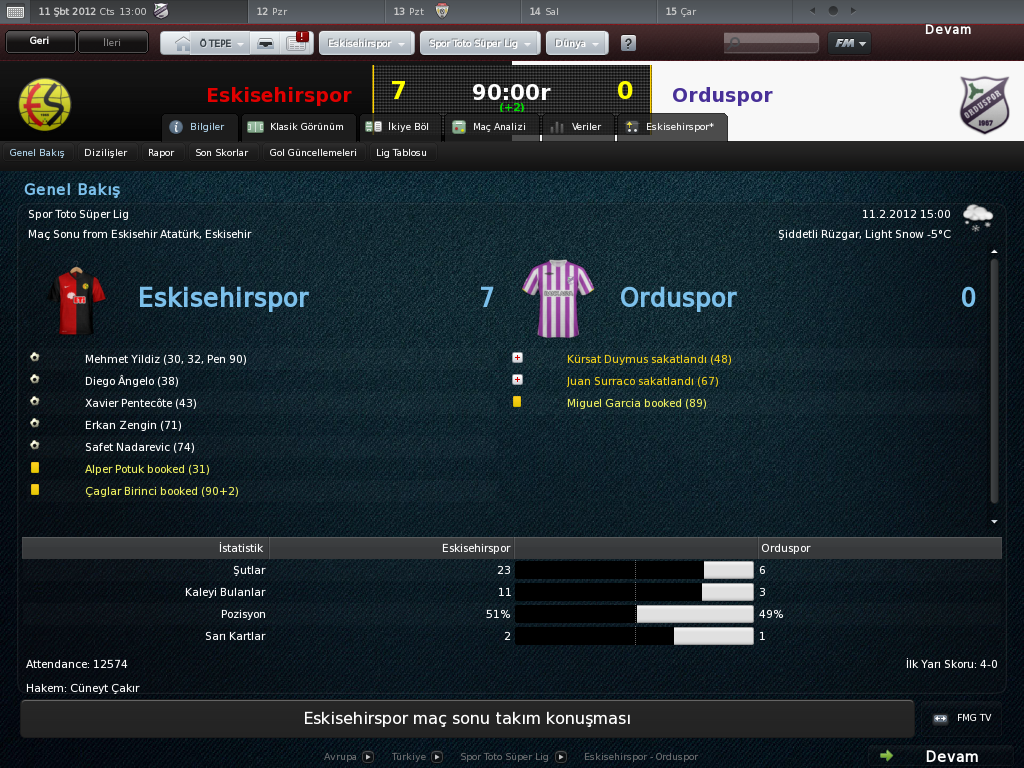Select the Veriler tab
The image size is (1024, 768).
(577, 127)
